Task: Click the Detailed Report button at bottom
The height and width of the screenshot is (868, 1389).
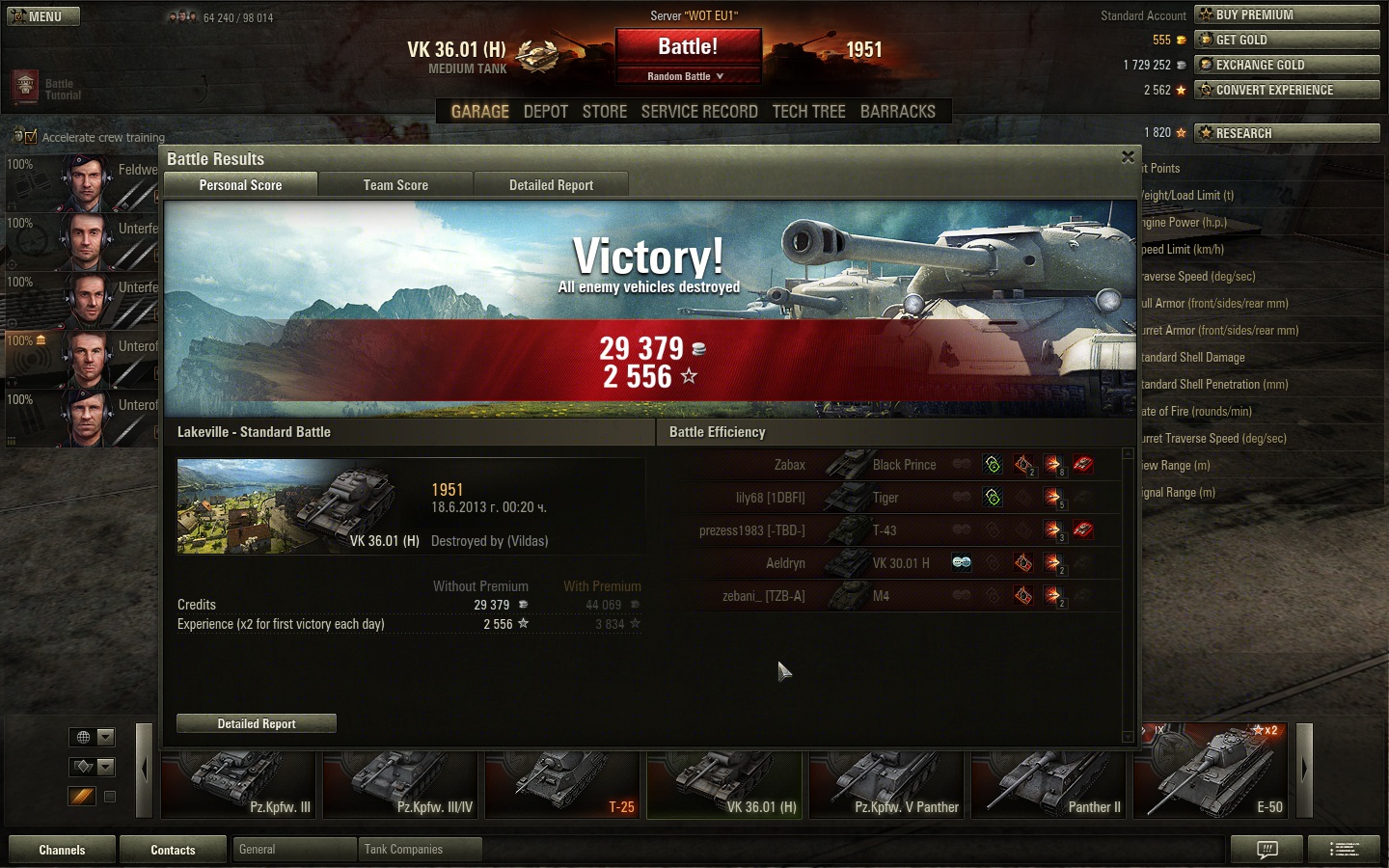Action: [x=257, y=723]
